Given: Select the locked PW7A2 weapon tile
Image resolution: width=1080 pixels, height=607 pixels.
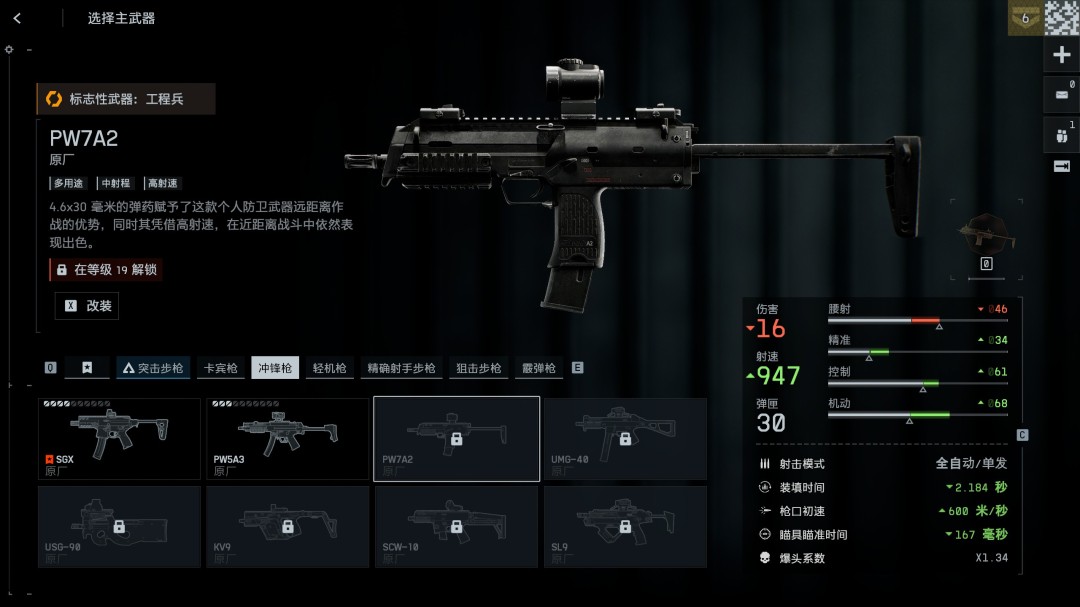Looking at the screenshot, I should pyautogui.click(x=456, y=439).
